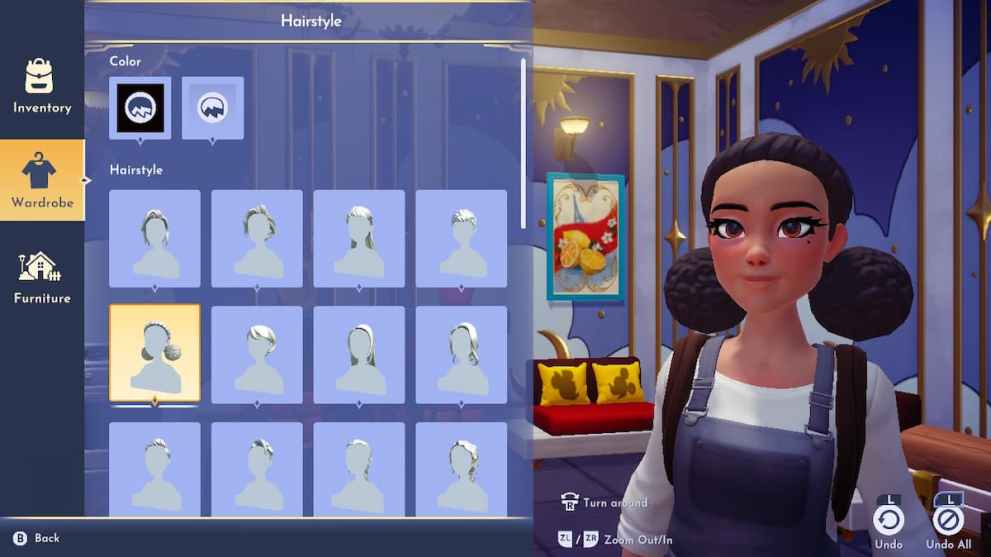The height and width of the screenshot is (557, 991).
Task: Select the highlighted double-bun hairstyle tile
Action: [155, 353]
